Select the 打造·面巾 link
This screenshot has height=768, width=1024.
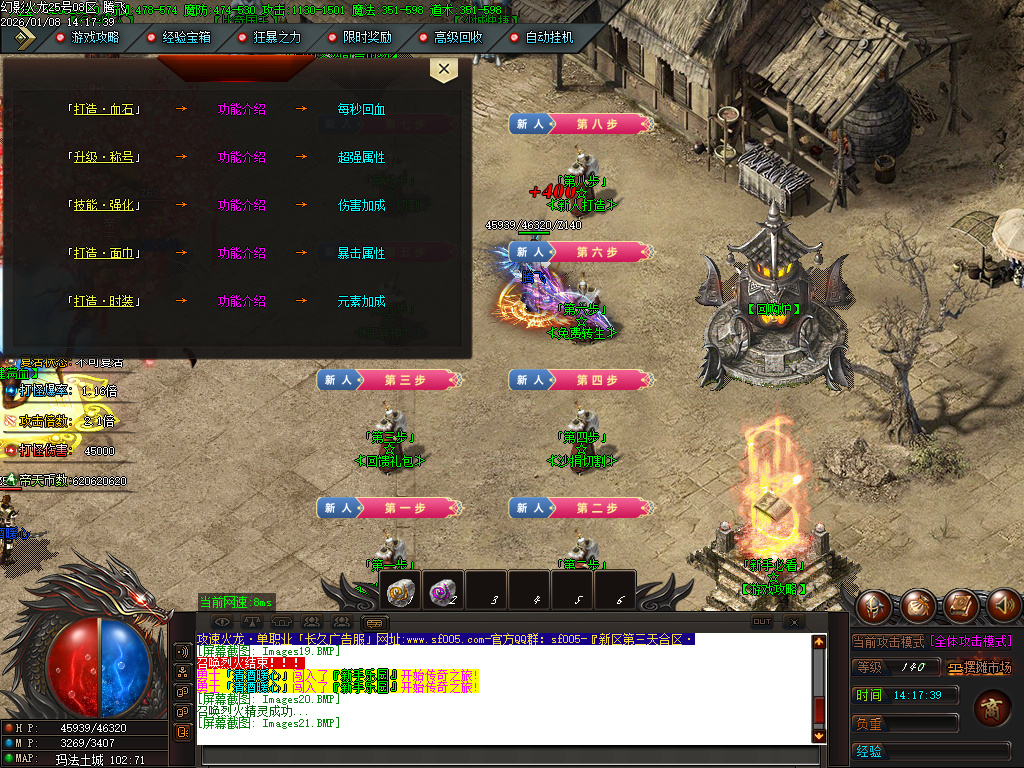[103, 254]
